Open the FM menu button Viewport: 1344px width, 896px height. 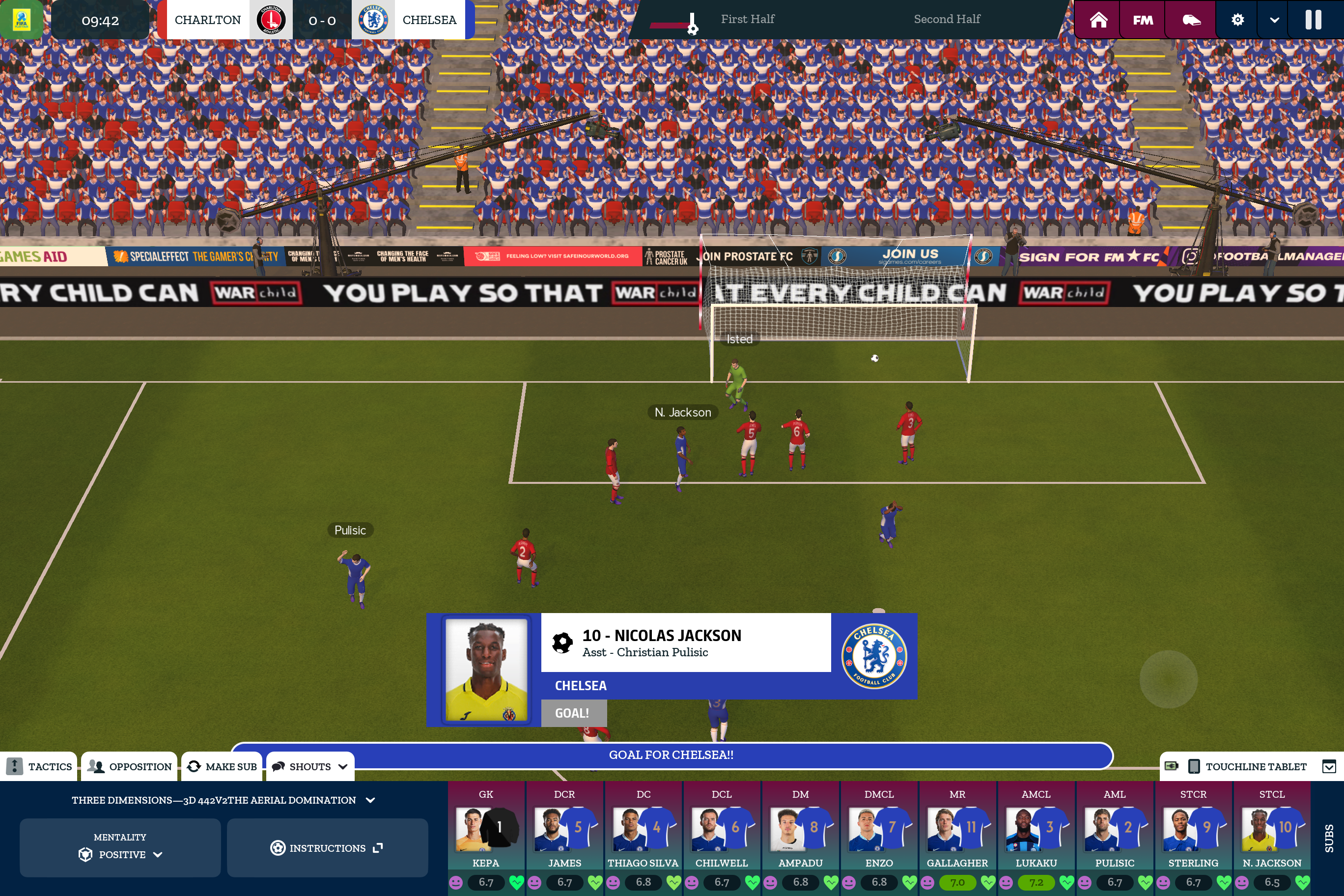[x=1143, y=20]
